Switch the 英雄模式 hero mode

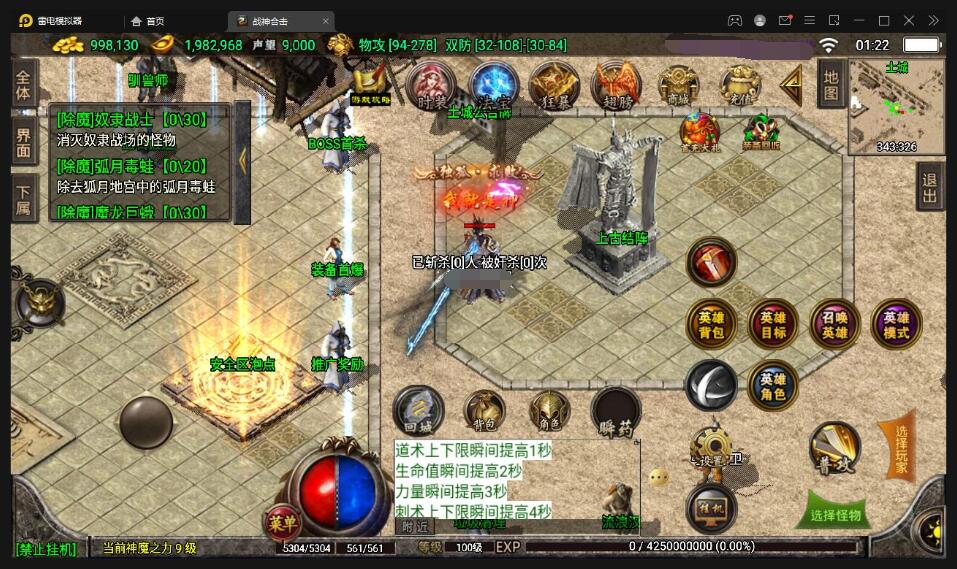pos(896,325)
